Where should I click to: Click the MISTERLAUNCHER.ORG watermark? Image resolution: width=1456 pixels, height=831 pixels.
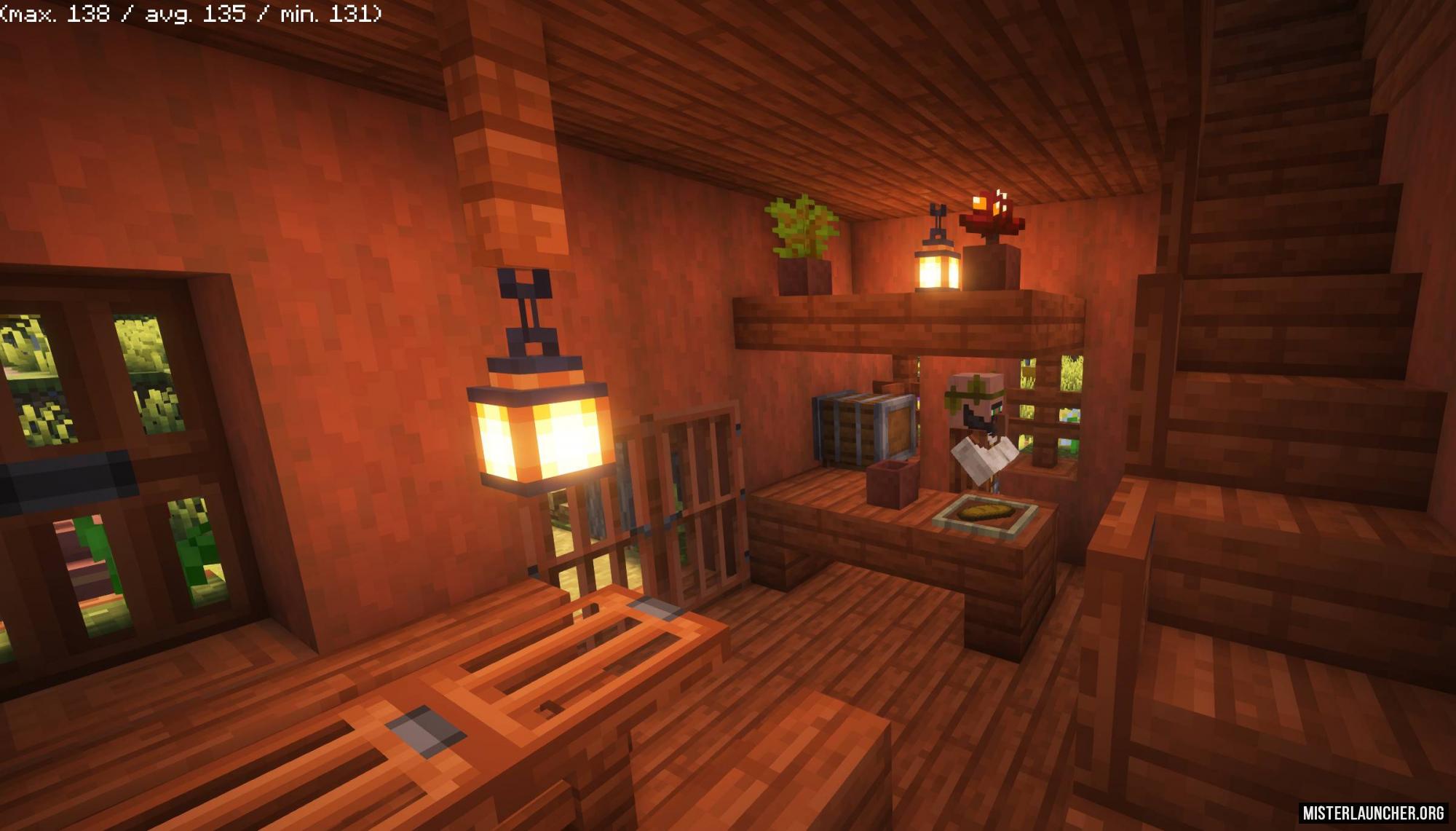pyautogui.click(x=1374, y=813)
